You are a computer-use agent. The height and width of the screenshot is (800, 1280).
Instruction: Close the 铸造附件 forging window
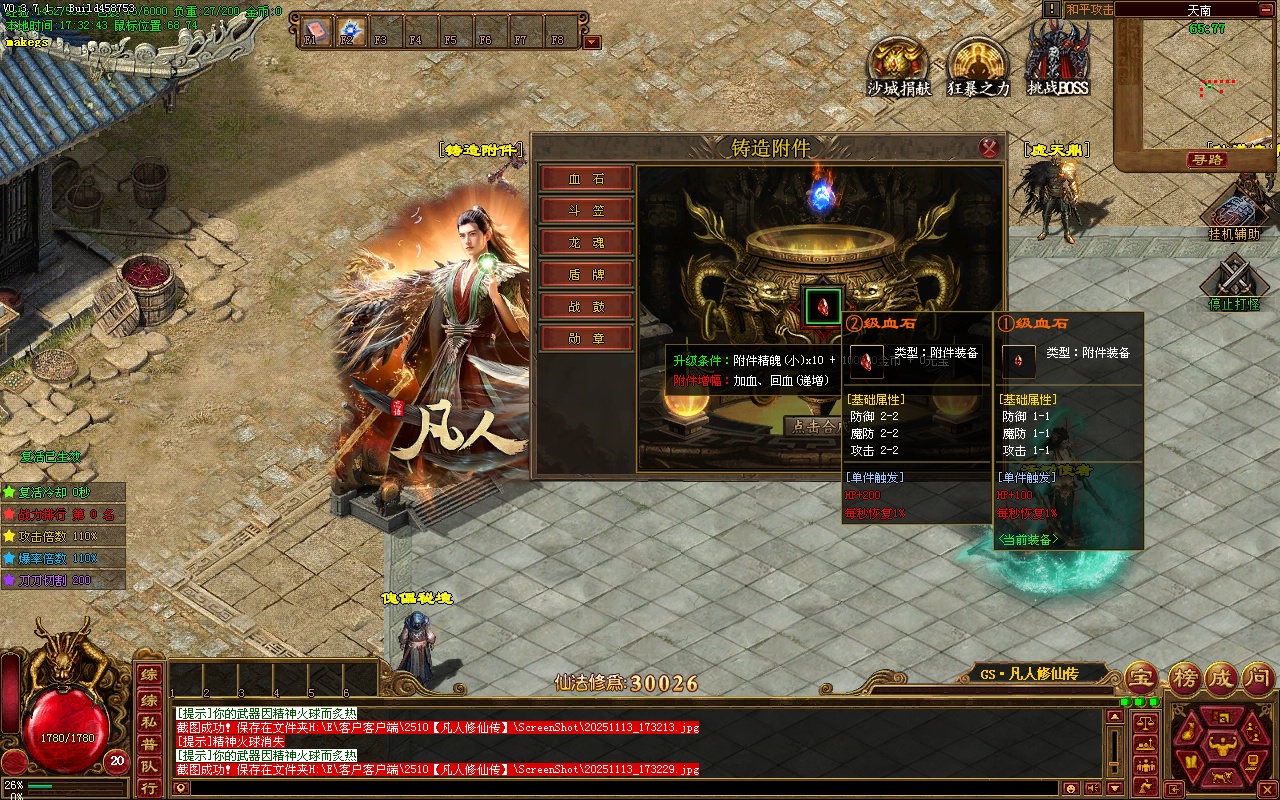(989, 148)
